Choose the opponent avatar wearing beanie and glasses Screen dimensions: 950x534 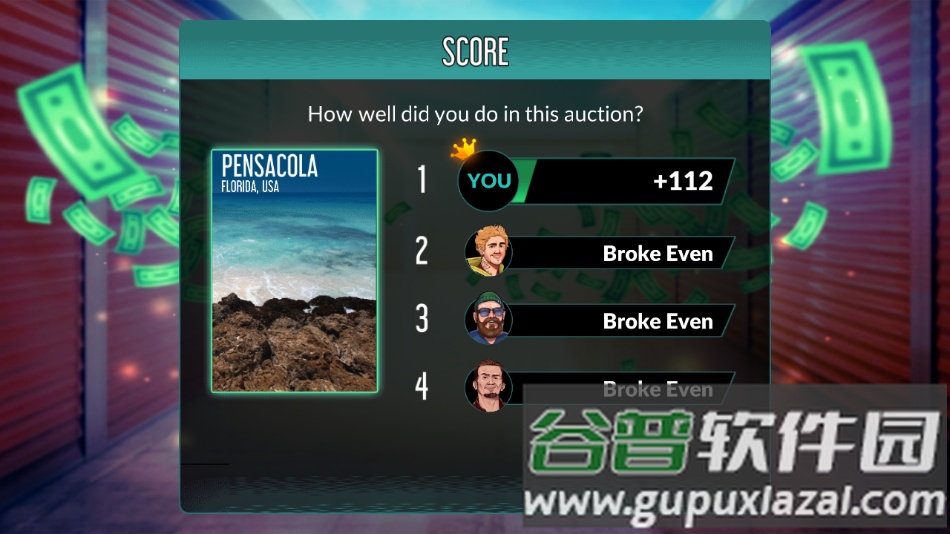point(488,320)
